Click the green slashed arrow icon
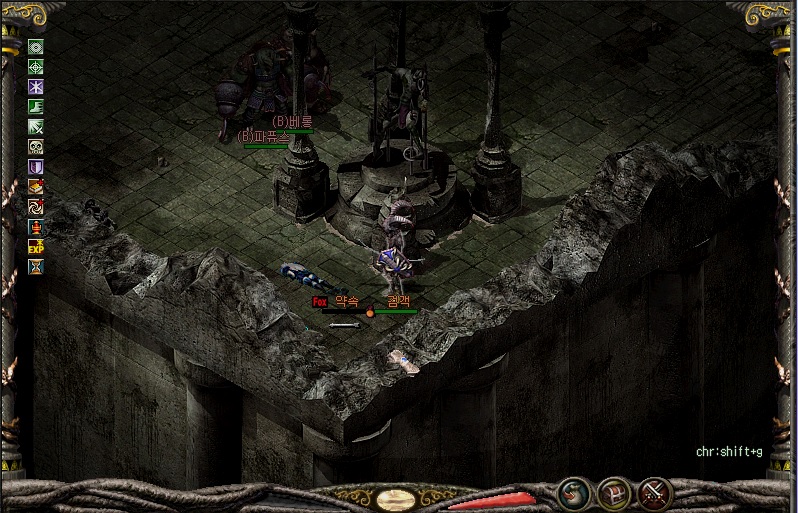This screenshot has width=798, height=513. point(36,127)
